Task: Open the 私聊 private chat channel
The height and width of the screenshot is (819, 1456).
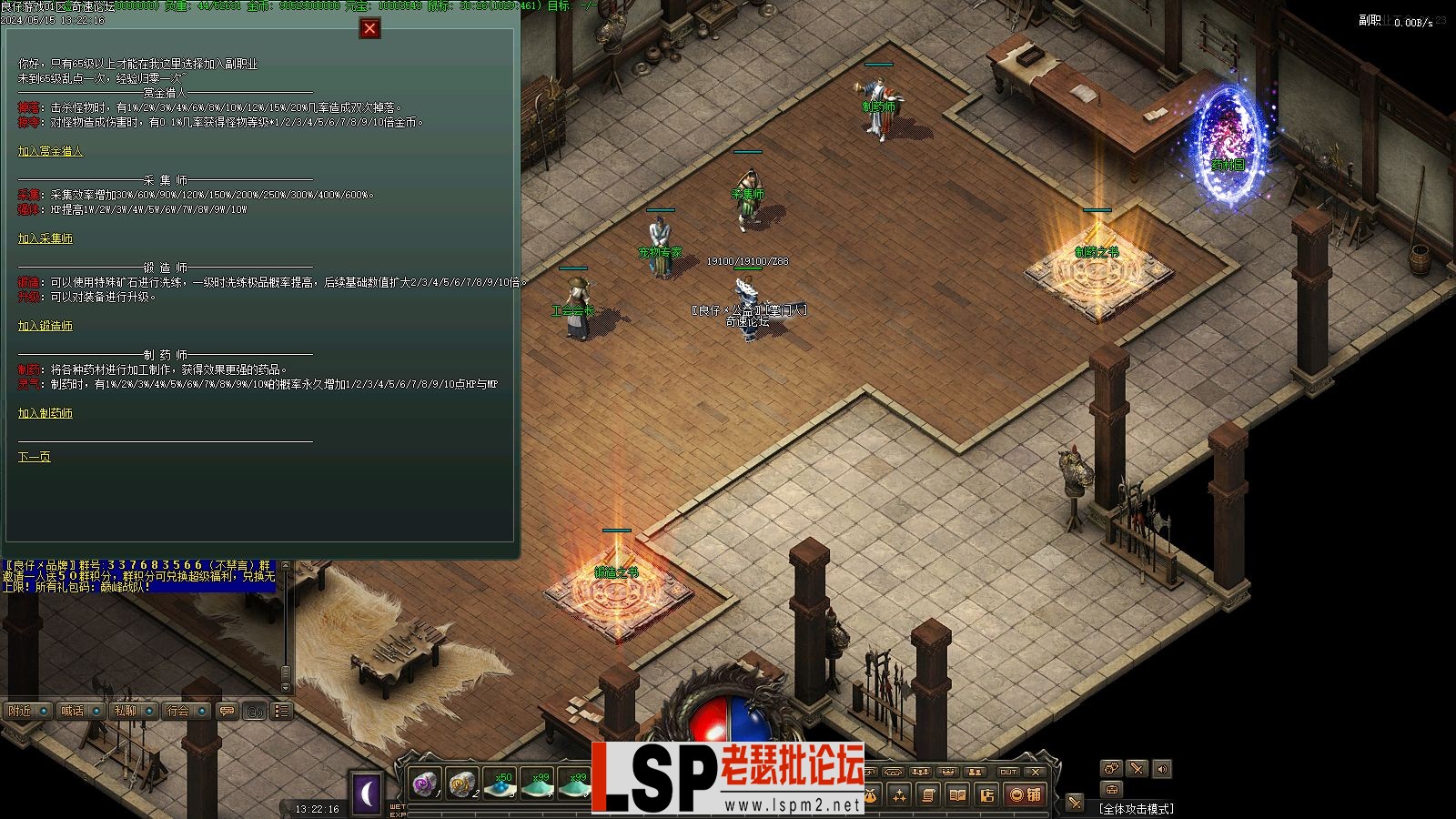Action: click(126, 711)
